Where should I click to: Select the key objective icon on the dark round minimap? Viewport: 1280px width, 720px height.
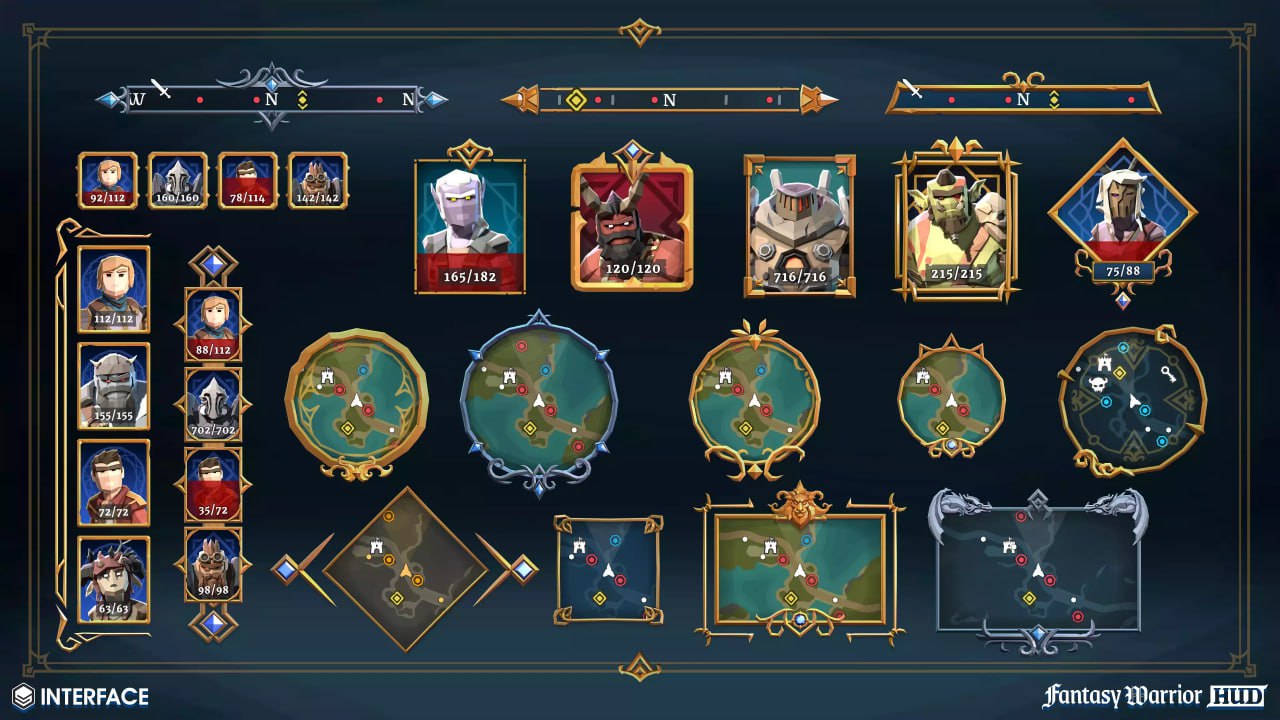pos(1168,375)
